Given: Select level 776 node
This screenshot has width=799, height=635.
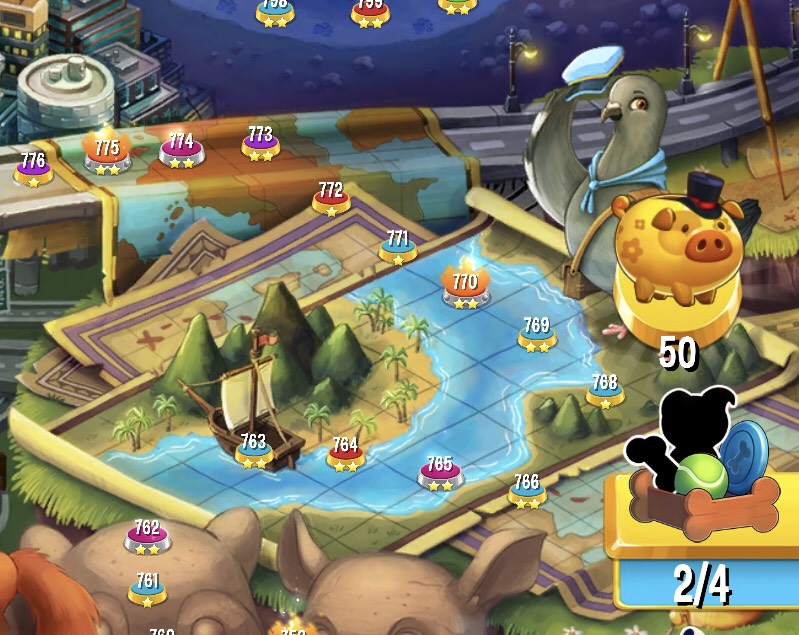Looking at the screenshot, I should tap(33, 169).
